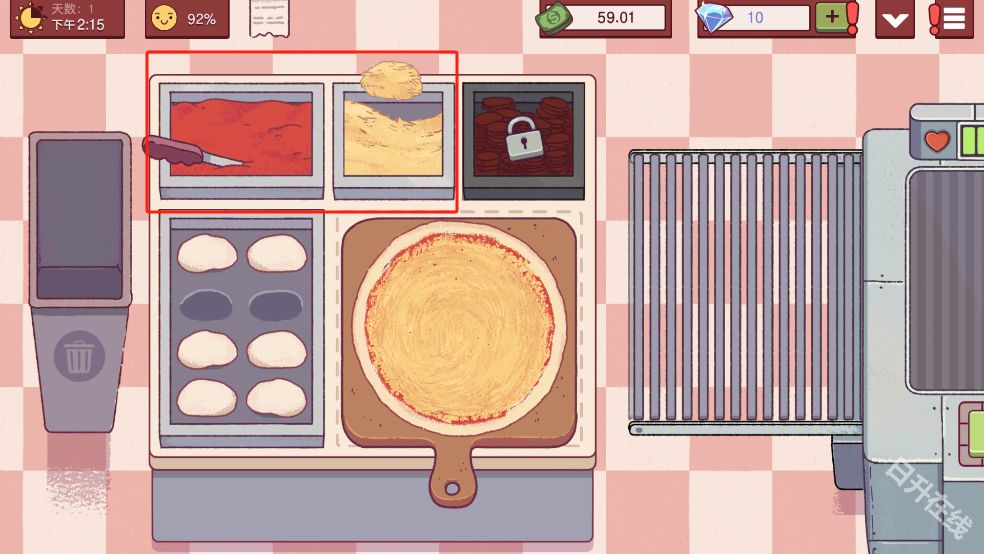Screen dimensions: 984x554
Task: Tap the happy face satisfaction indicator
Action: [x=163, y=18]
